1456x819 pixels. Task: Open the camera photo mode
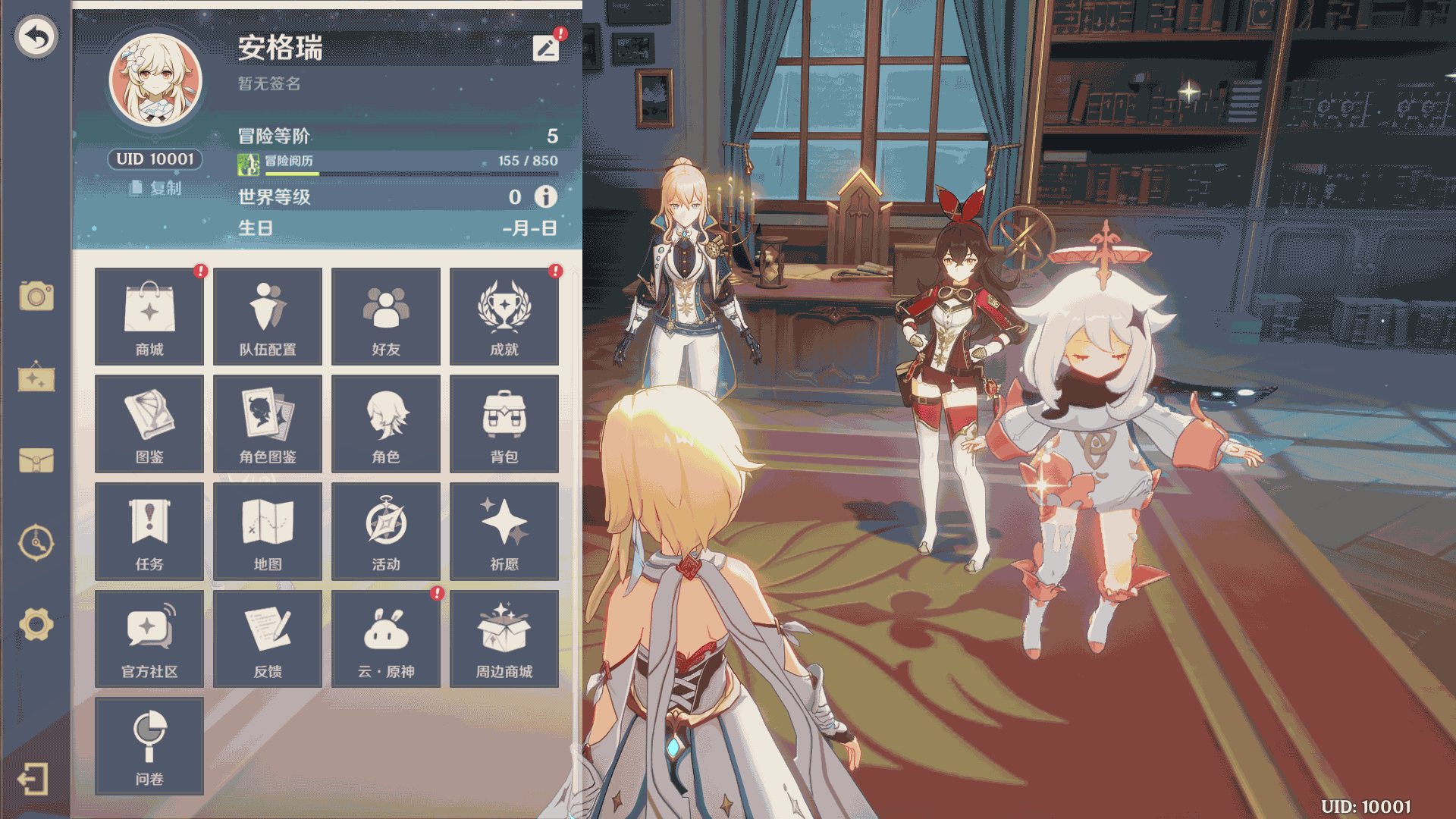(36, 296)
